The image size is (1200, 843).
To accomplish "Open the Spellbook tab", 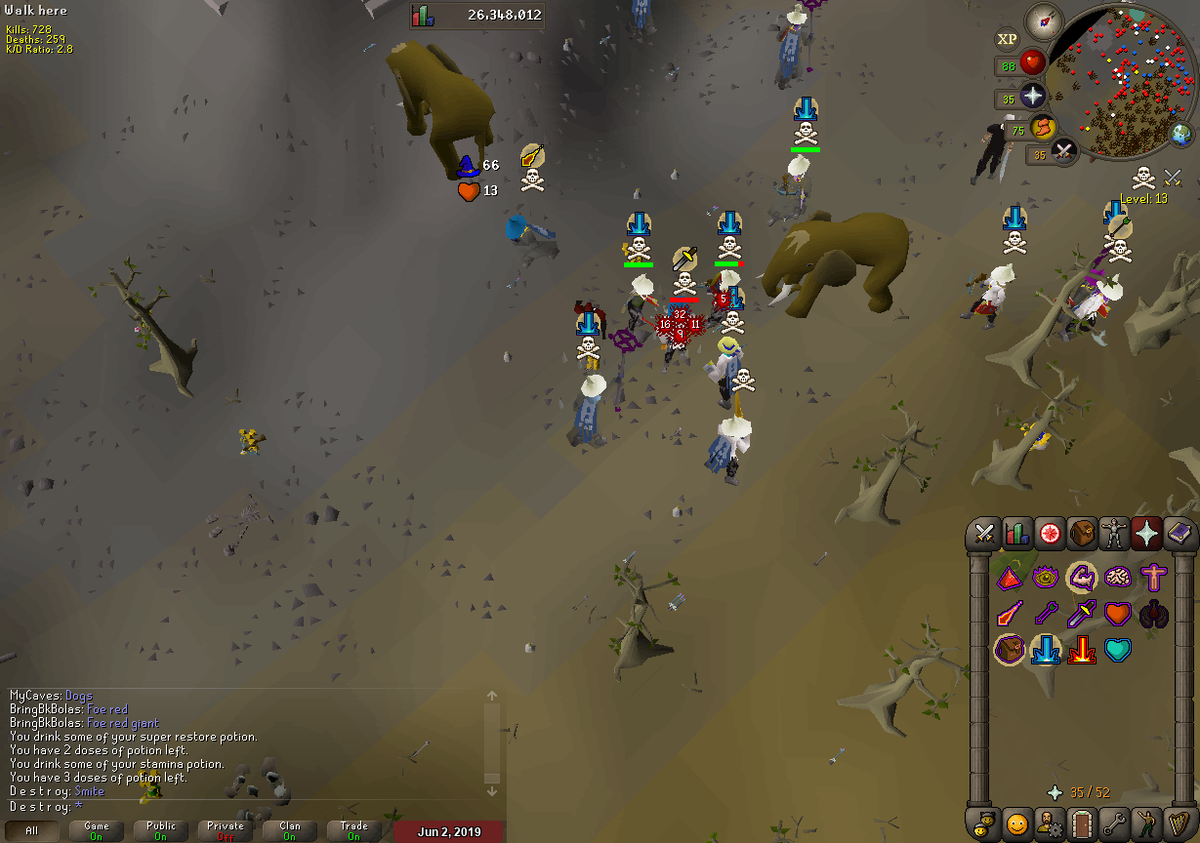I will tap(1180, 534).
